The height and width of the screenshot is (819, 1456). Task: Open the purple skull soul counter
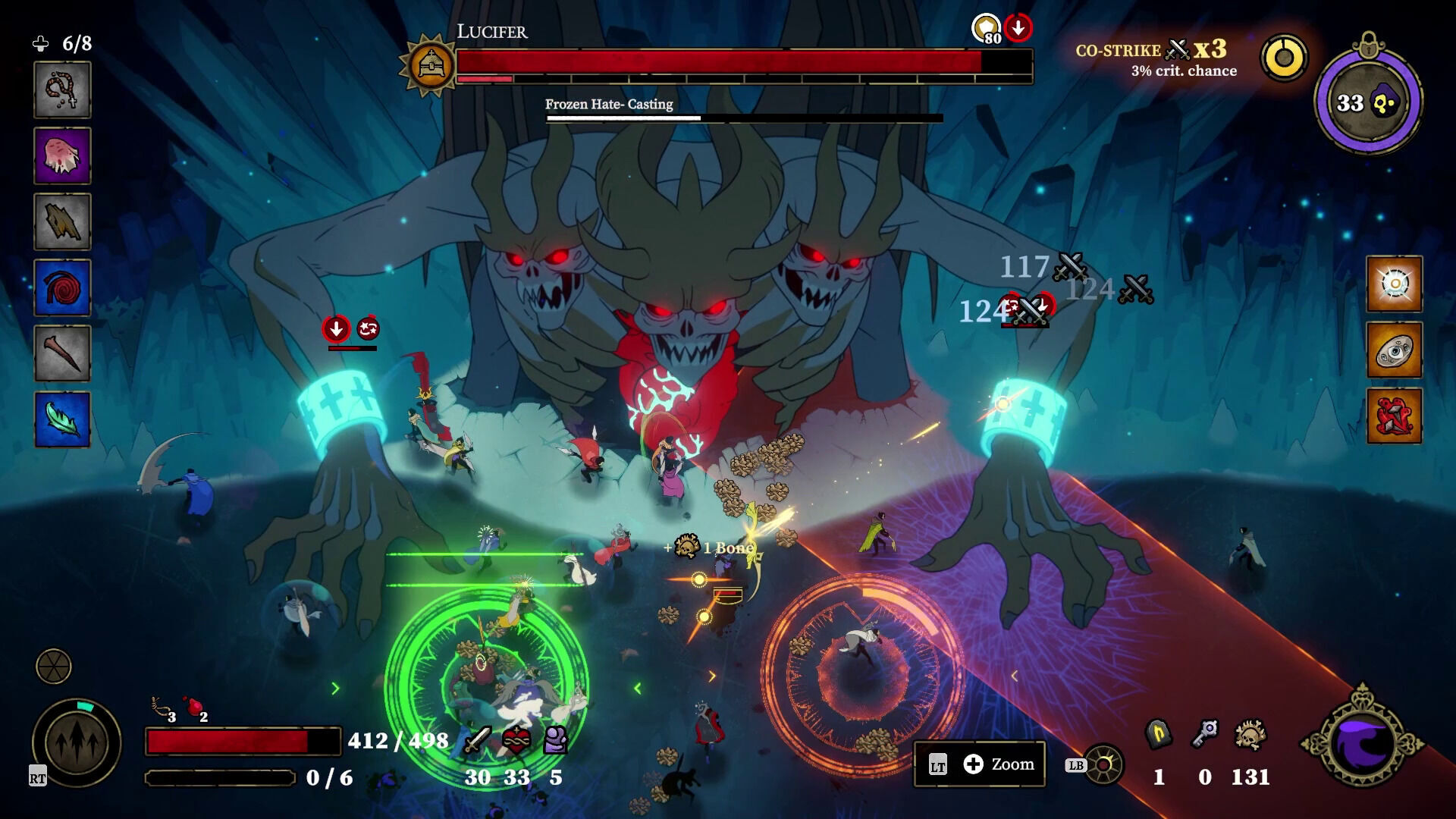[1368, 102]
